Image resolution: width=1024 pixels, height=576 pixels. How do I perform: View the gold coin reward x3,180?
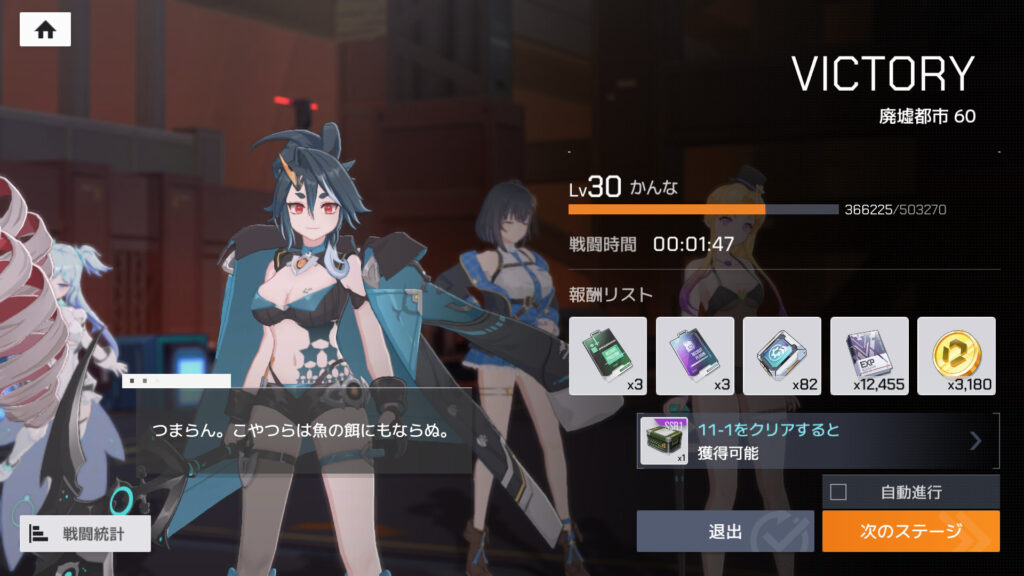956,356
